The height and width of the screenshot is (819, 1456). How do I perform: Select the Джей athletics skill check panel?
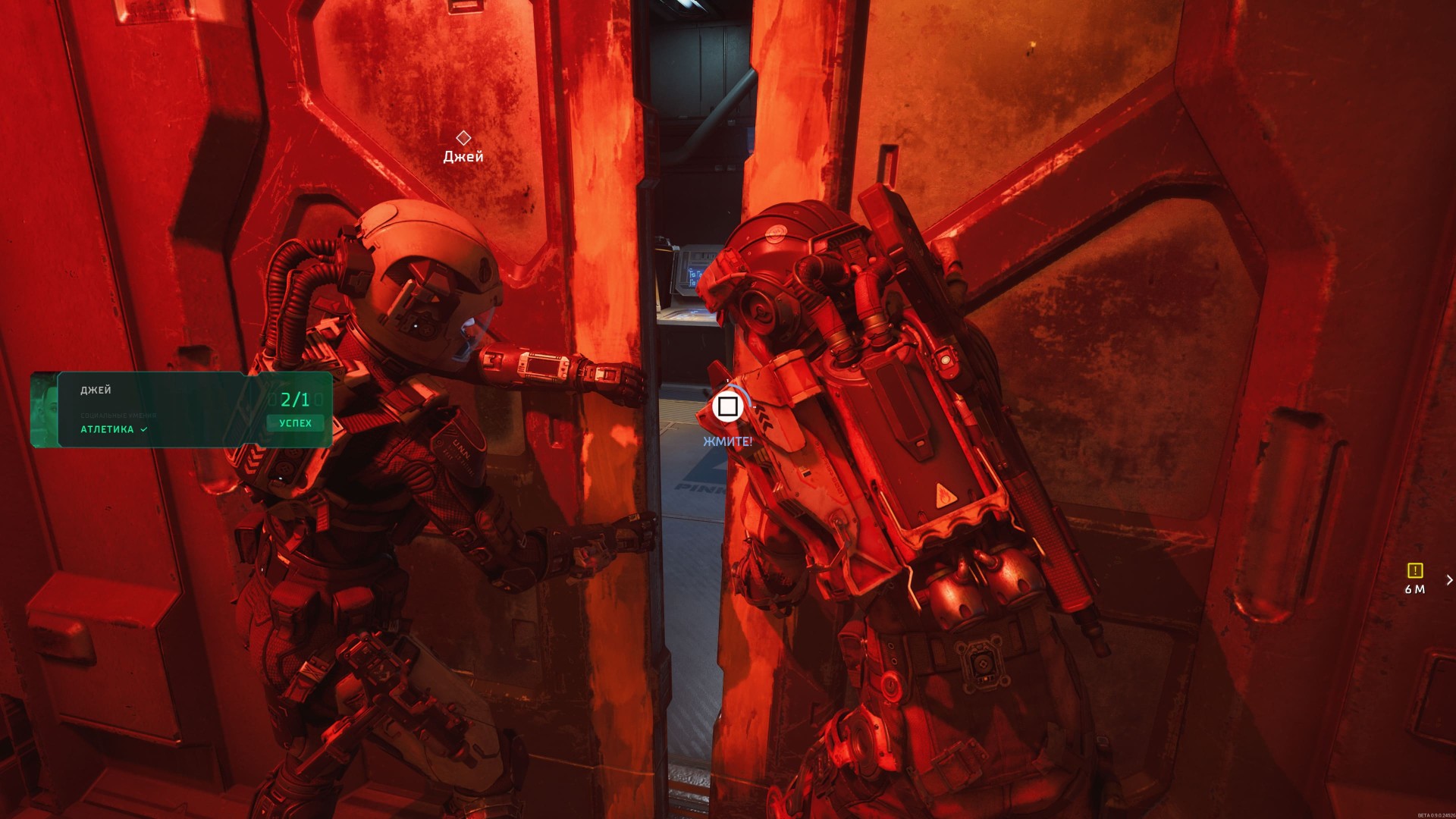click(x=182, y=409)
